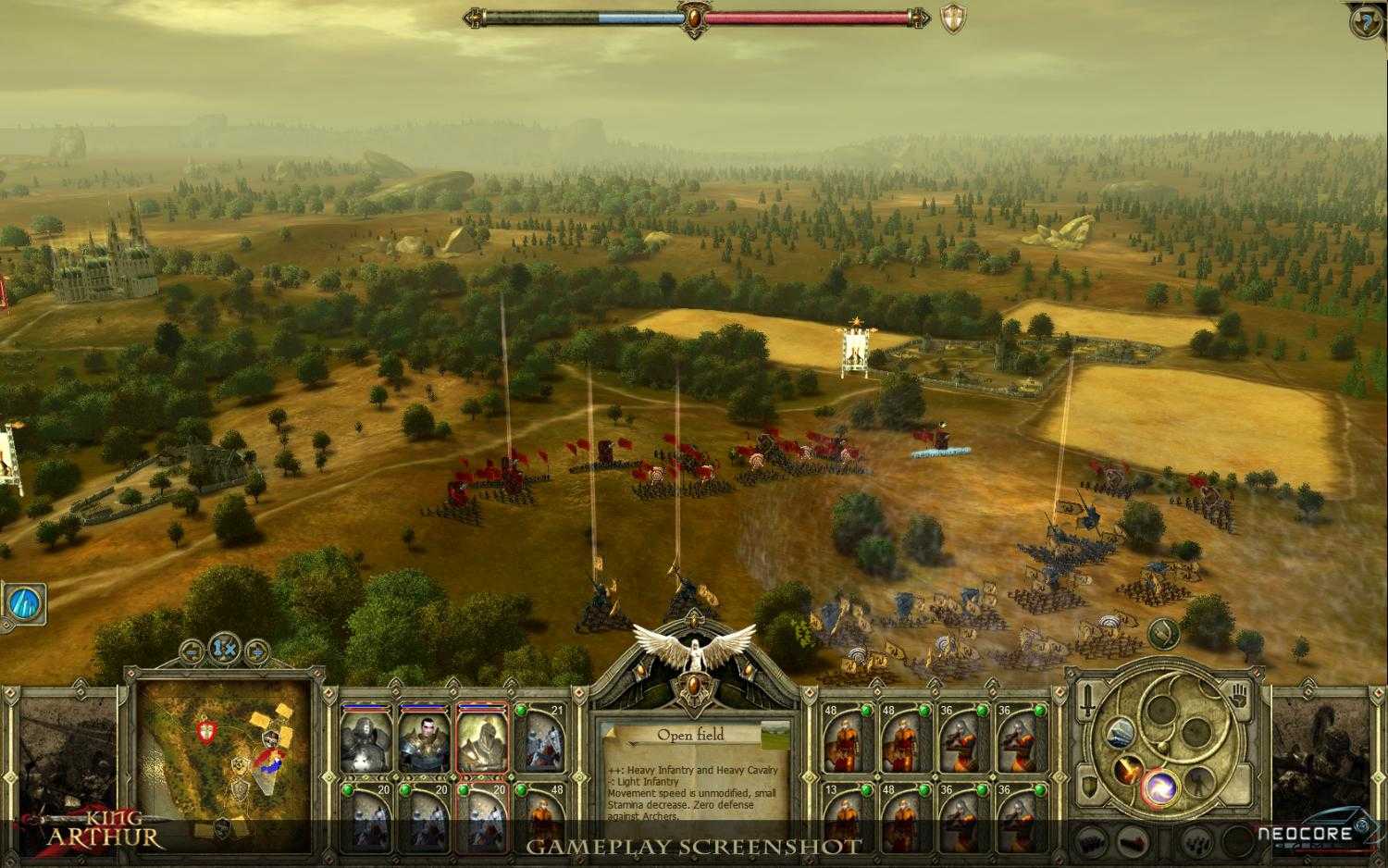Select the fire spell on the magic wheel
1388x868 pixels.
[x=1128, y=771]
